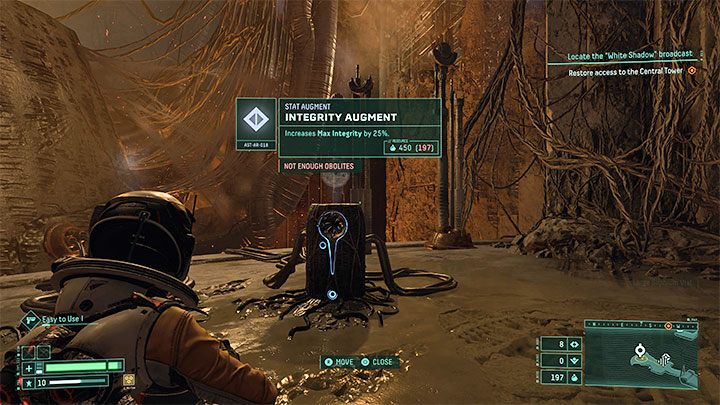Select the 450 obolites price box
Image resolution: width=720 pixels, height=405 pixels.
(x=409, y=148)
